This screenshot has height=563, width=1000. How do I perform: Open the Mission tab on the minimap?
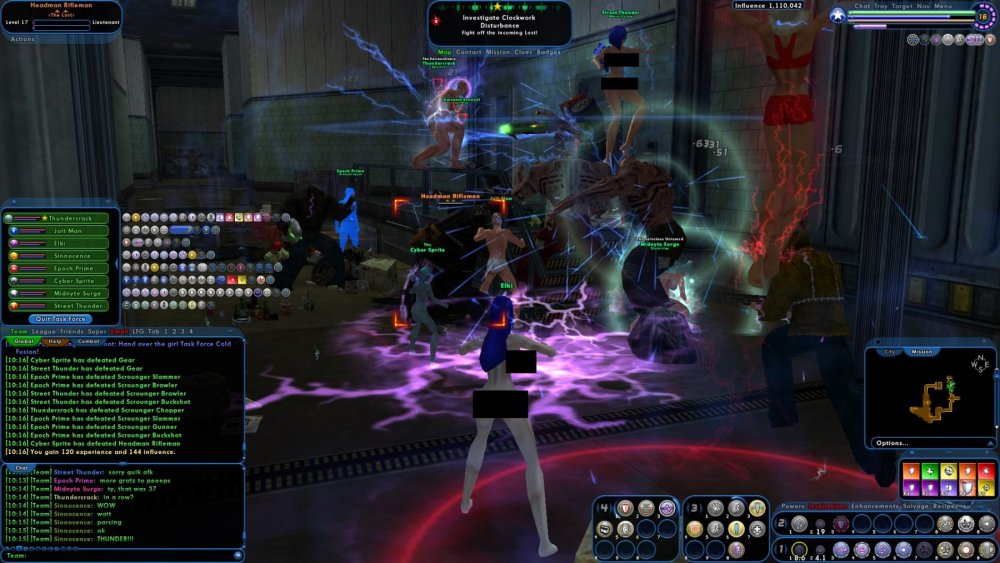[922, 352]
